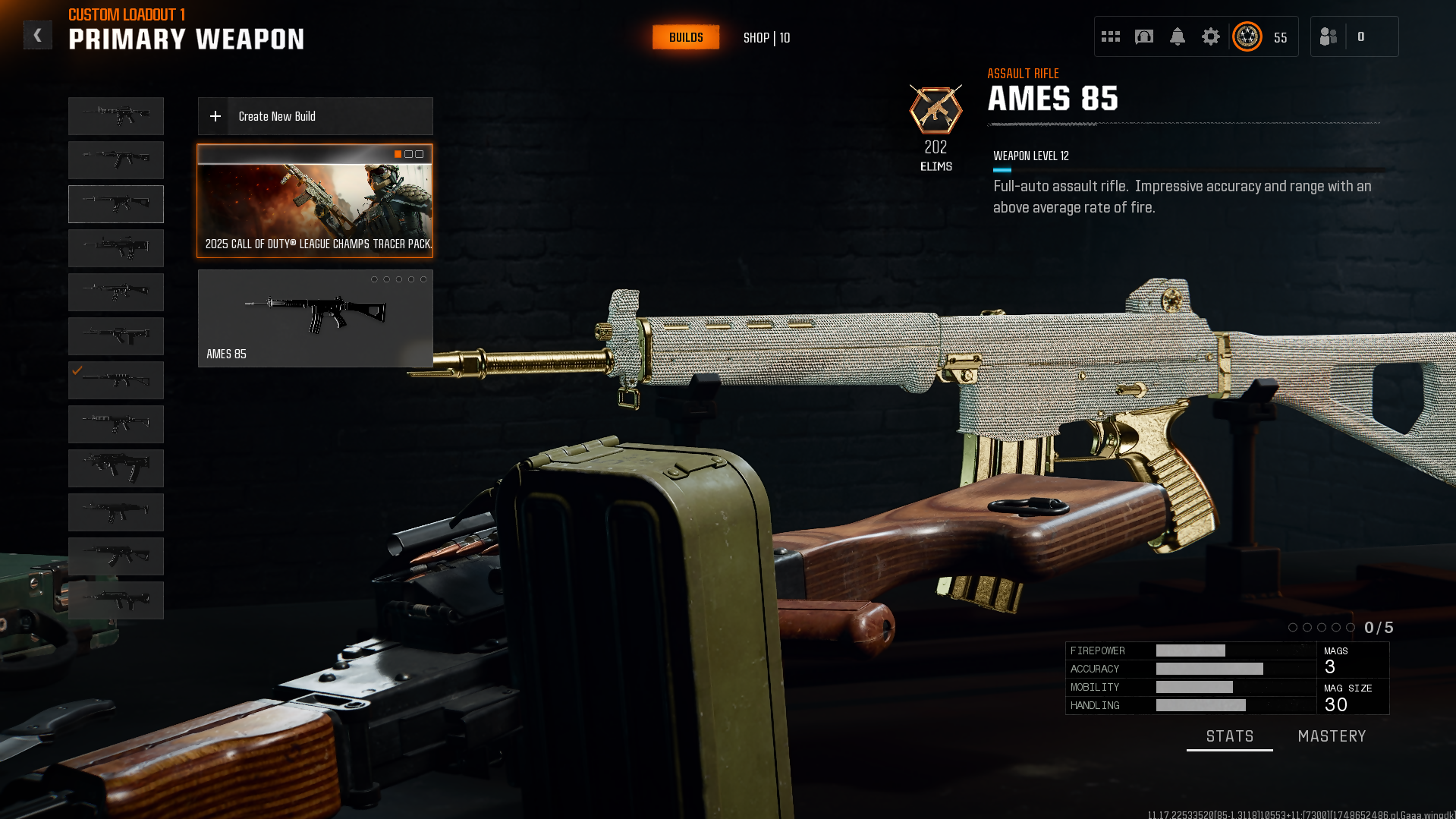Show the Stats tab
The image size is (1456, 819).
[1229, 736]
